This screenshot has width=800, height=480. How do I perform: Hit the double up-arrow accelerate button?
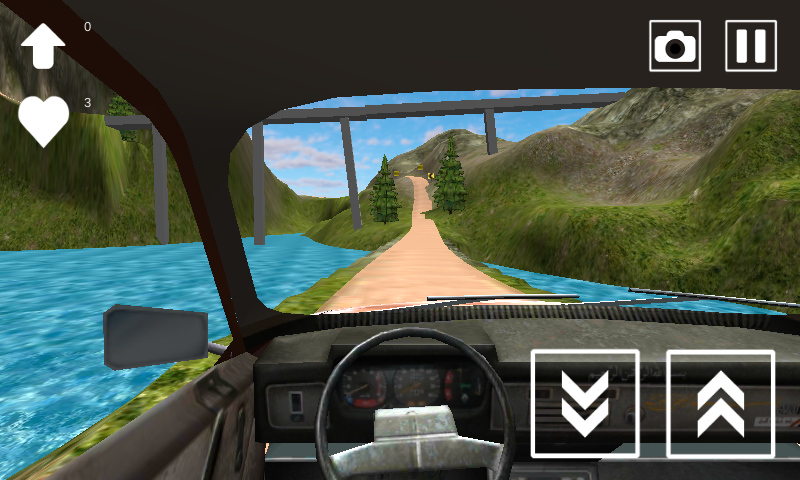click(720, 403)
